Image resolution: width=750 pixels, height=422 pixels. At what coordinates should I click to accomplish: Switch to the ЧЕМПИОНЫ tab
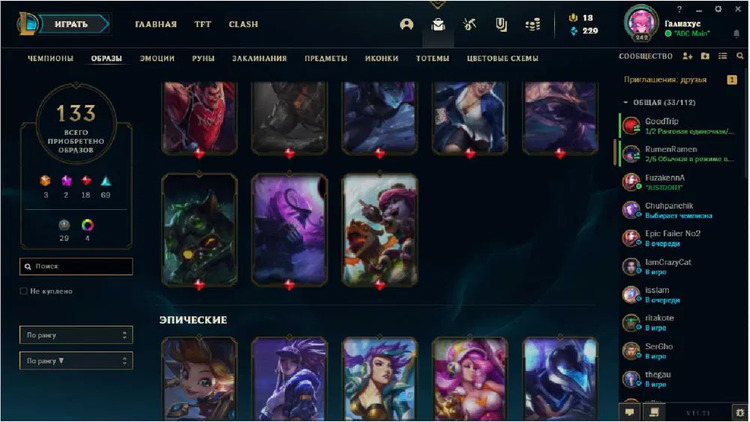click(x=50, y=58)
